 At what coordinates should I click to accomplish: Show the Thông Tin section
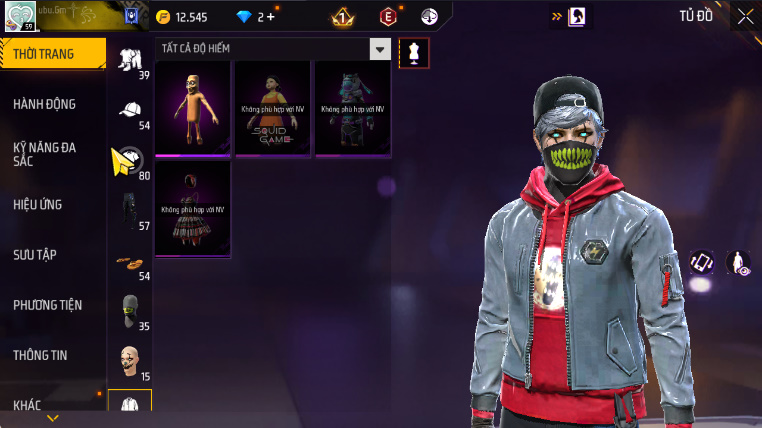pyautogui.click(x=39, y=354)
